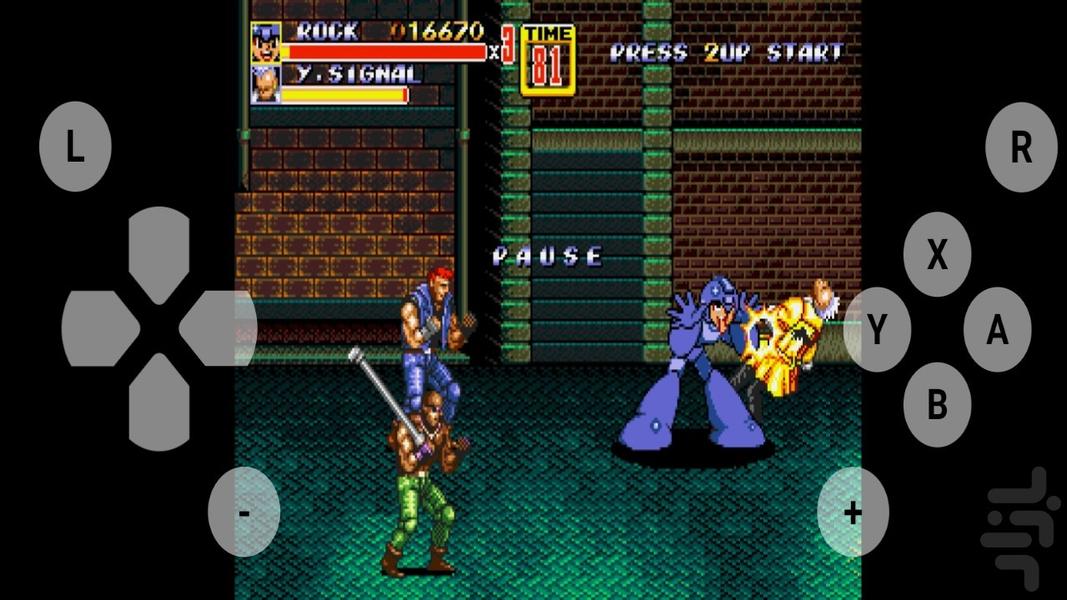Tap the on-screen B button

point(937,404)
